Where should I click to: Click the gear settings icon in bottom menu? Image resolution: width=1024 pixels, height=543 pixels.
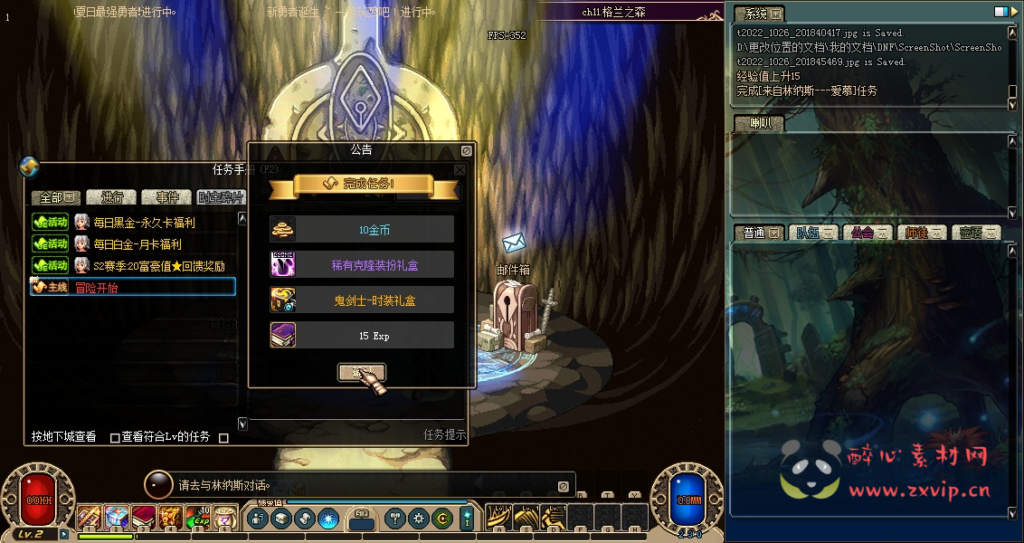pos(419,518)
